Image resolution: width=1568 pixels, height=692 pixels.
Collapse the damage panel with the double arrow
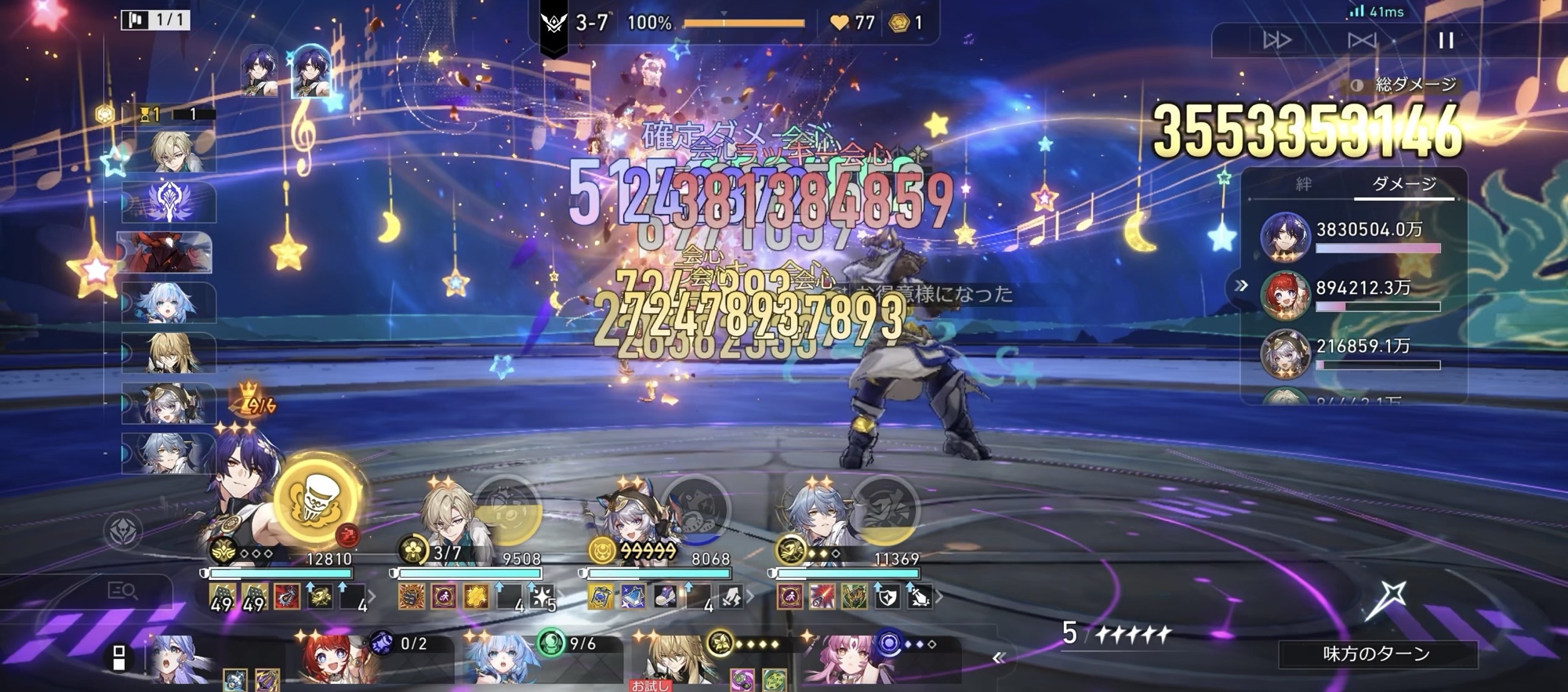pos(1241,286)
